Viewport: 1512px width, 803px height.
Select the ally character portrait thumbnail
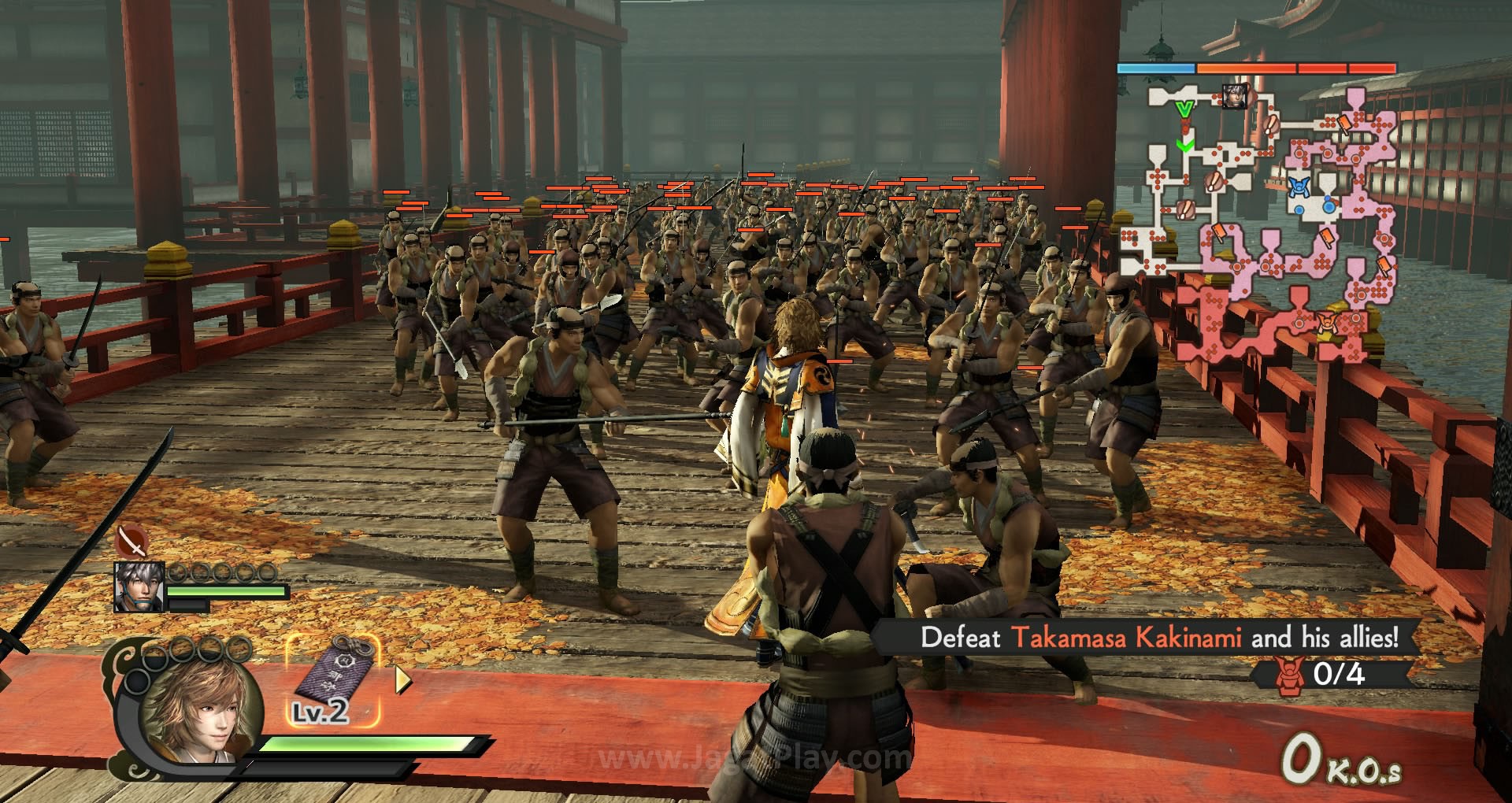click(140, 587)
